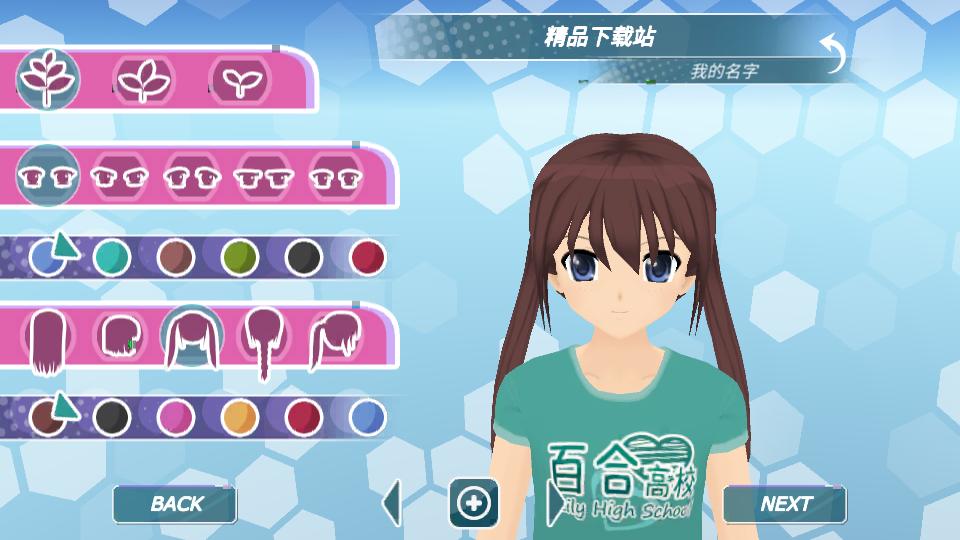Click the BACK button

(x=175, y=504)
